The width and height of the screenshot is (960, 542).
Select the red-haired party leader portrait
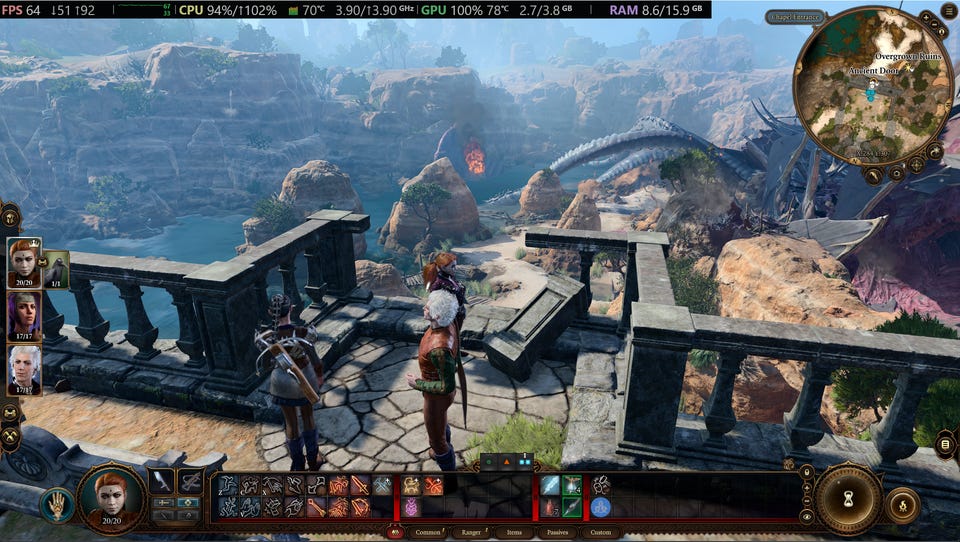24,262
